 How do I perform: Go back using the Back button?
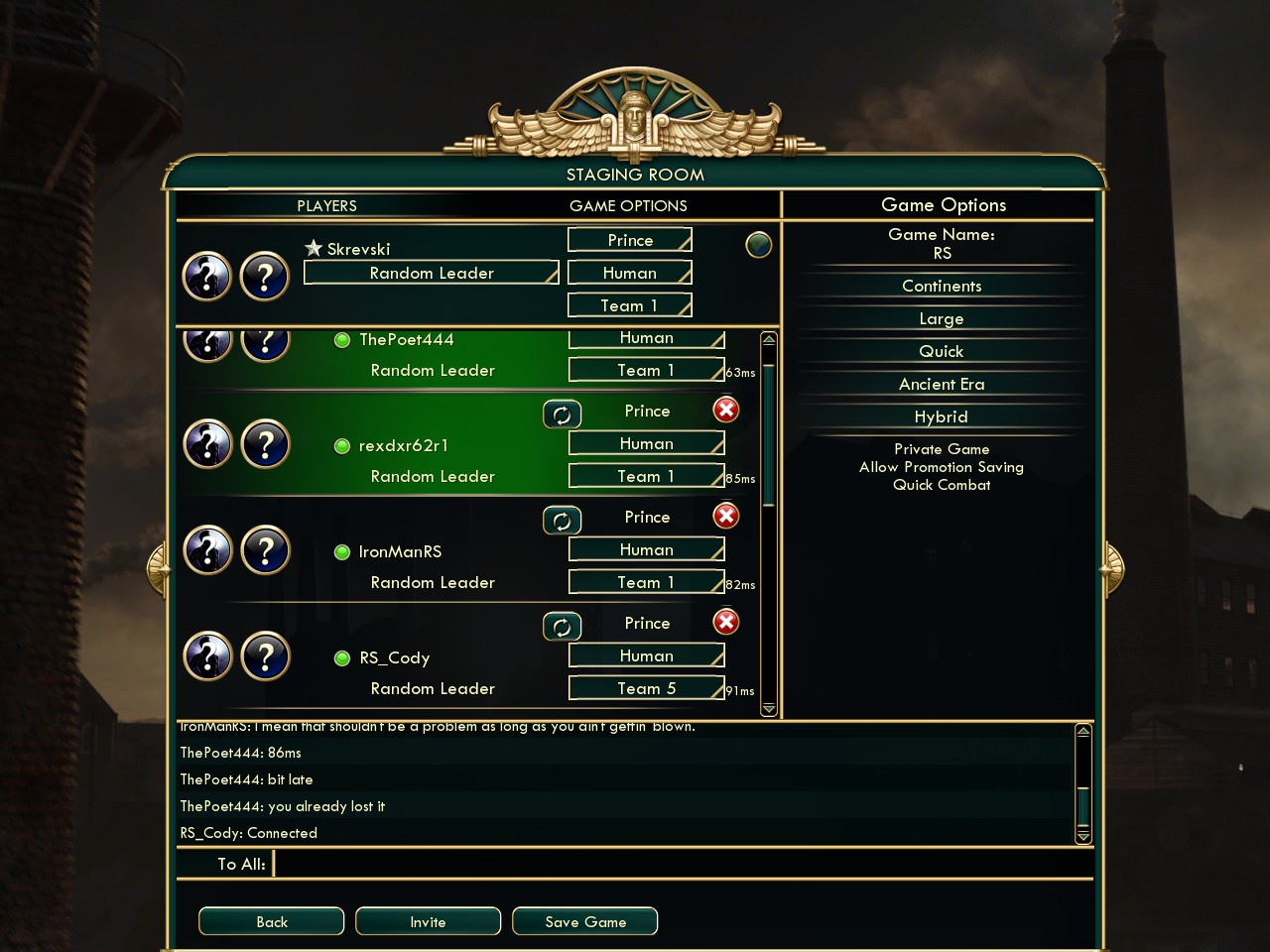[x=271, y=921]
